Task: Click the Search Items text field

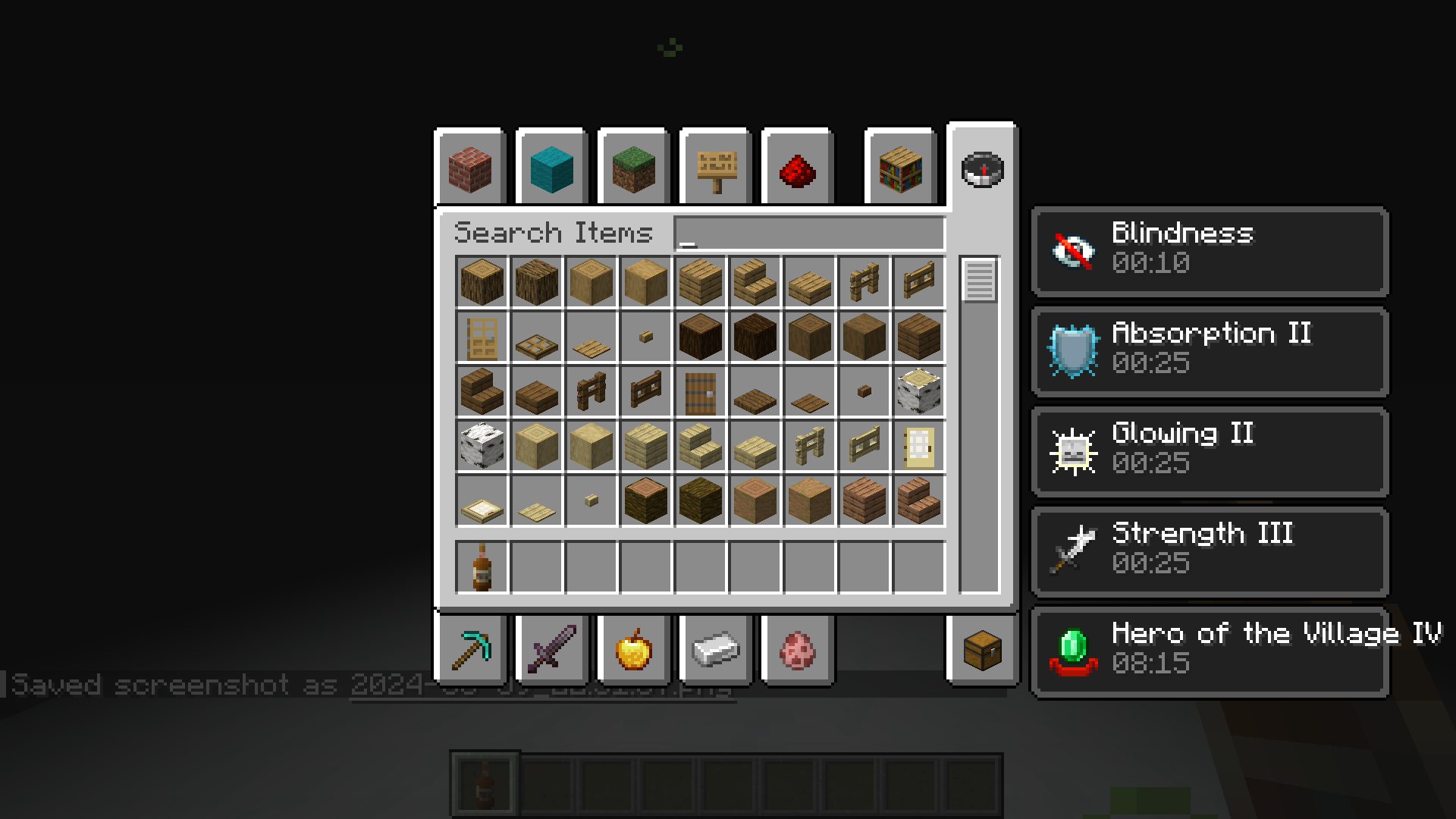Action: [808, 231]
